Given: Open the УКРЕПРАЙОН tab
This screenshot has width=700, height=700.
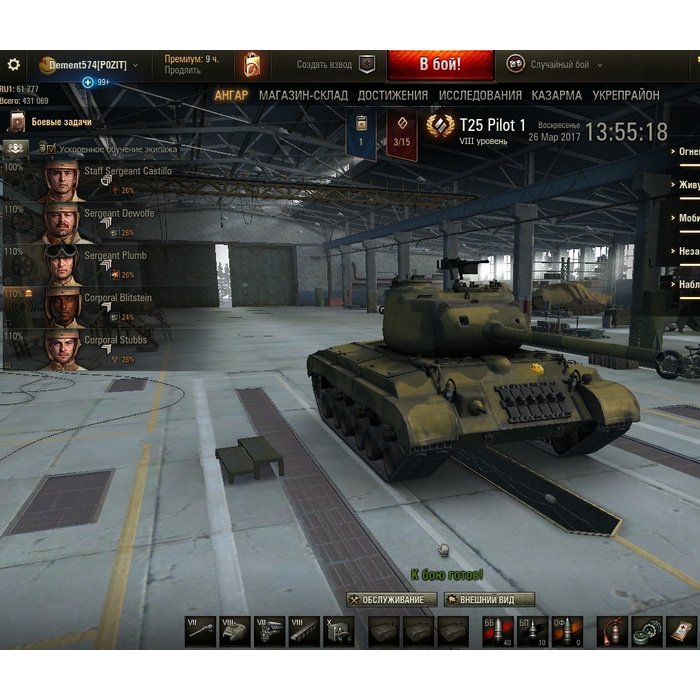Looking at the screenshot, I should [x=626, y=96].
